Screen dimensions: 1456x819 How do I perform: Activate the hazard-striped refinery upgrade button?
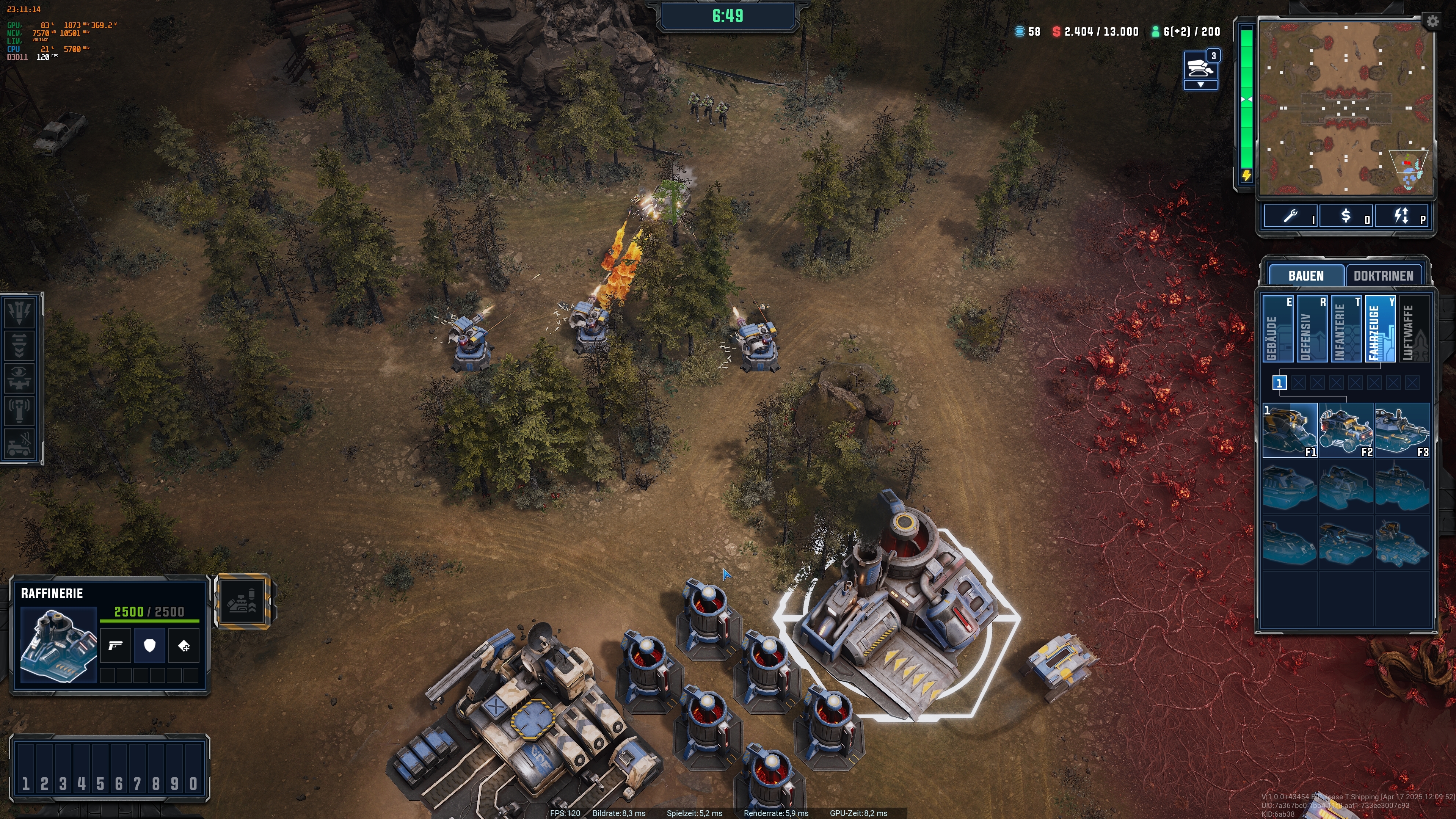click(x=243, y=601)
